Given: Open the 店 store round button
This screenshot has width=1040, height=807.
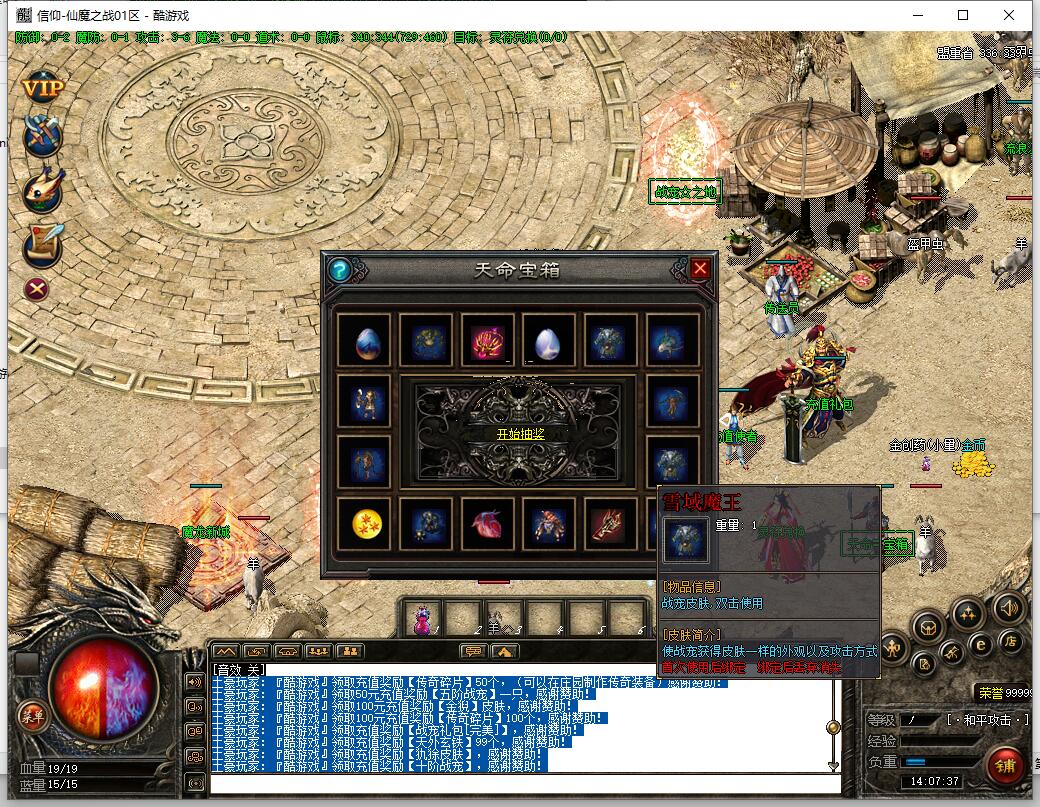Looking at the screenshot, I should point(1011,641).
